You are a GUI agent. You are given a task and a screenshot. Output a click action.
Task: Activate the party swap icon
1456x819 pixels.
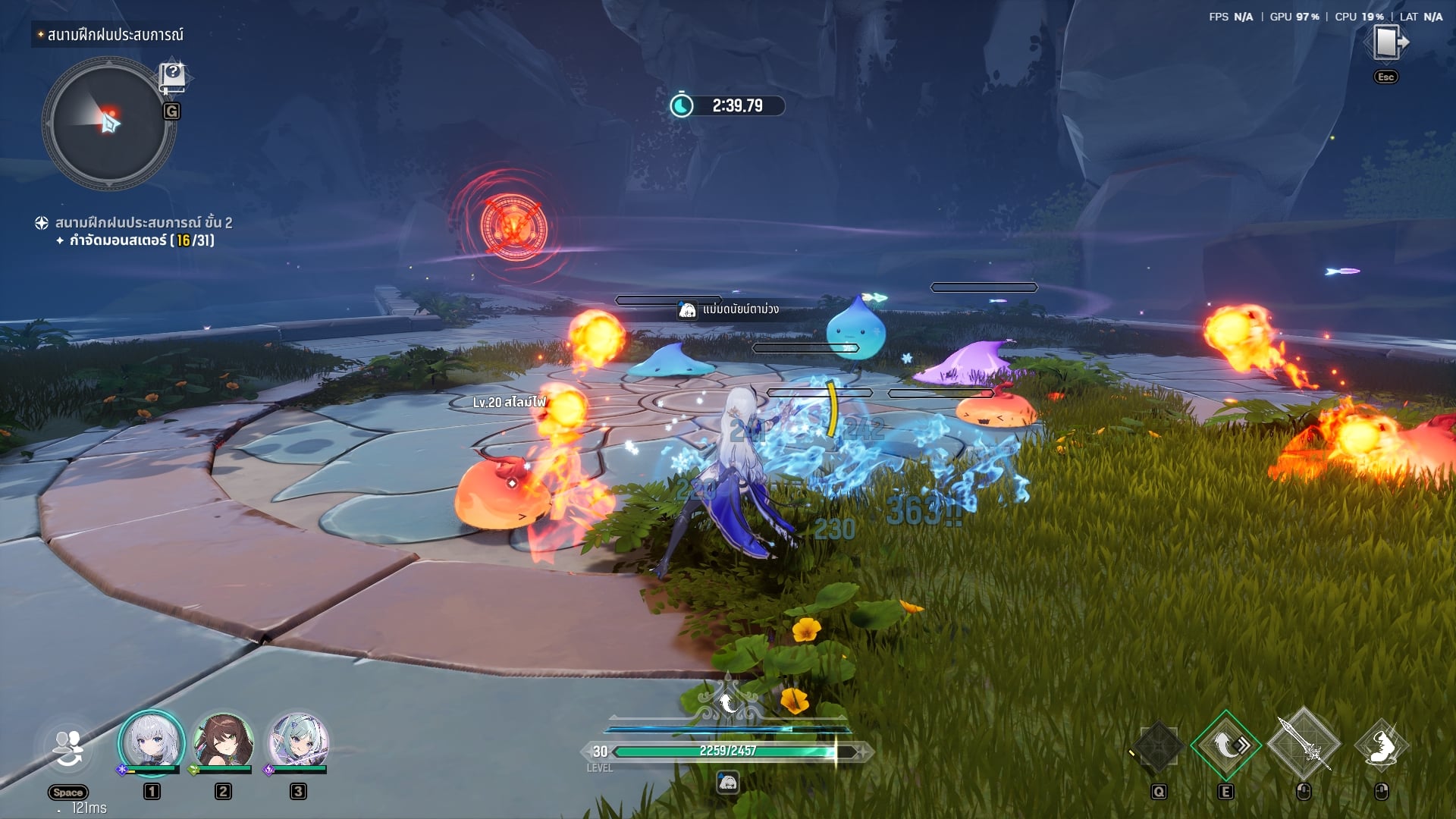pyautogui.click(x=68, y=749)
